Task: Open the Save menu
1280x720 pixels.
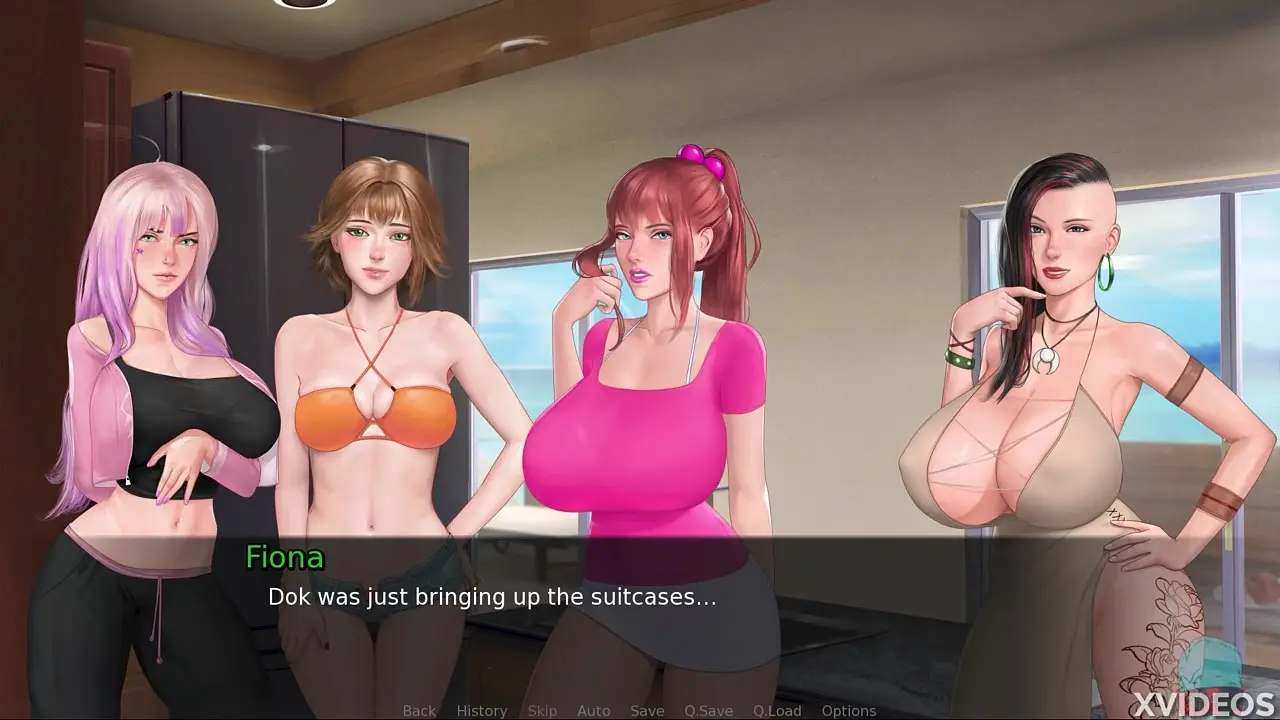Action: (x=647, y=711)
